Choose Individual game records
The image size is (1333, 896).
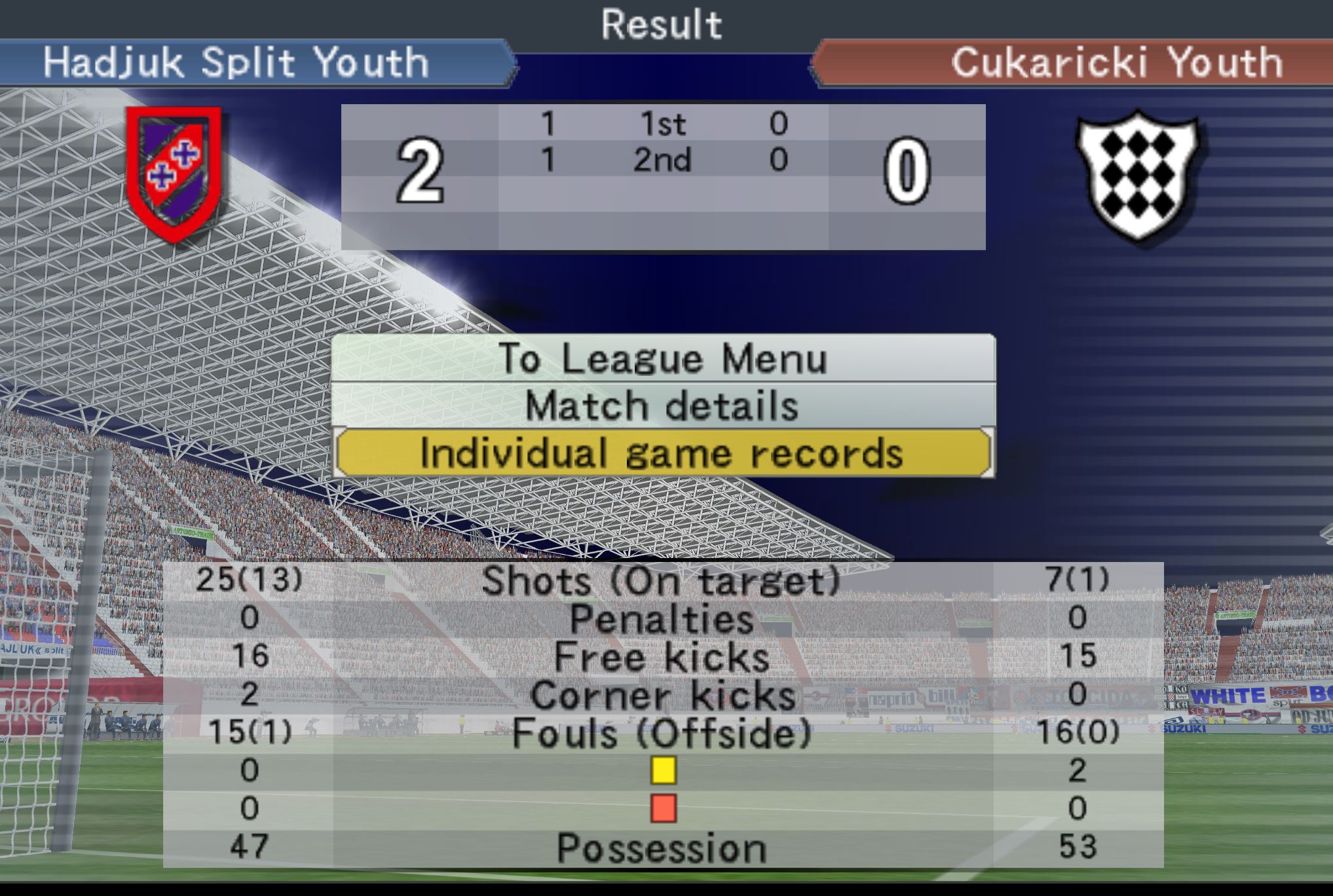(x=662, y=453)
